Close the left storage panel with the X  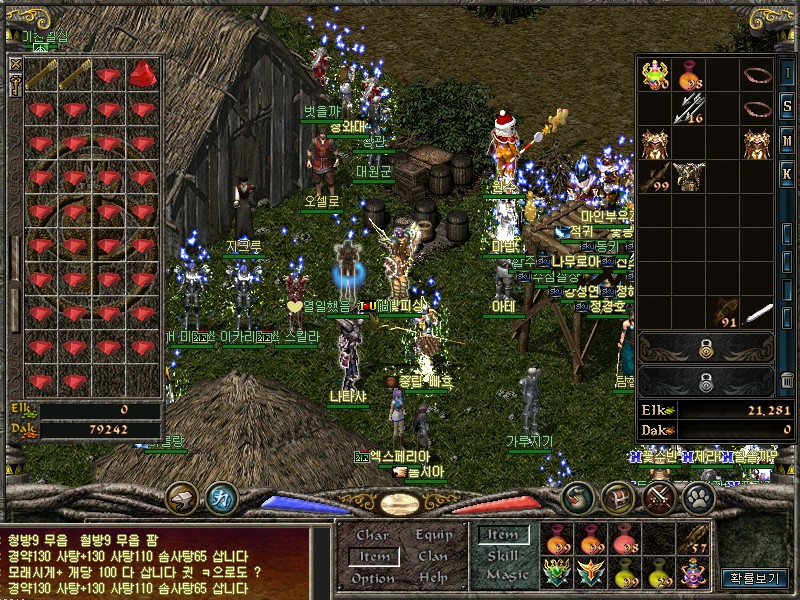[15, 64]
